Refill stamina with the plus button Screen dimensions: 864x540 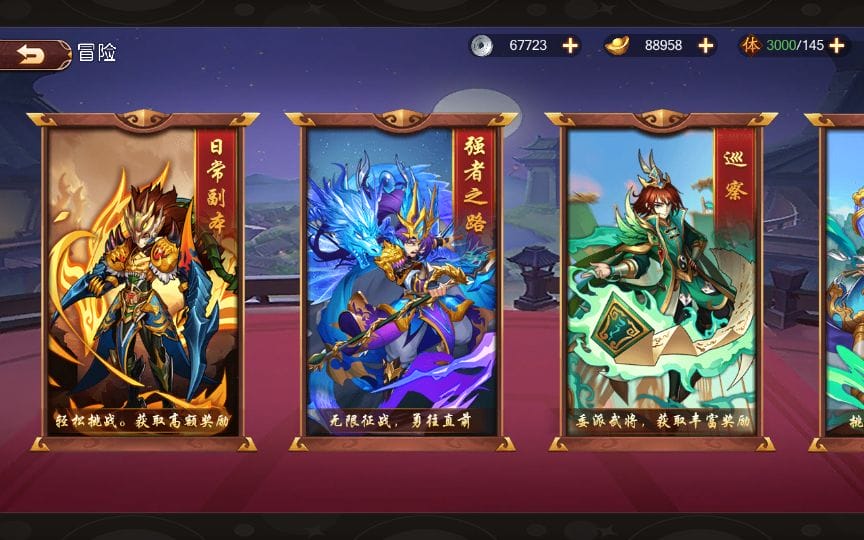838,45
